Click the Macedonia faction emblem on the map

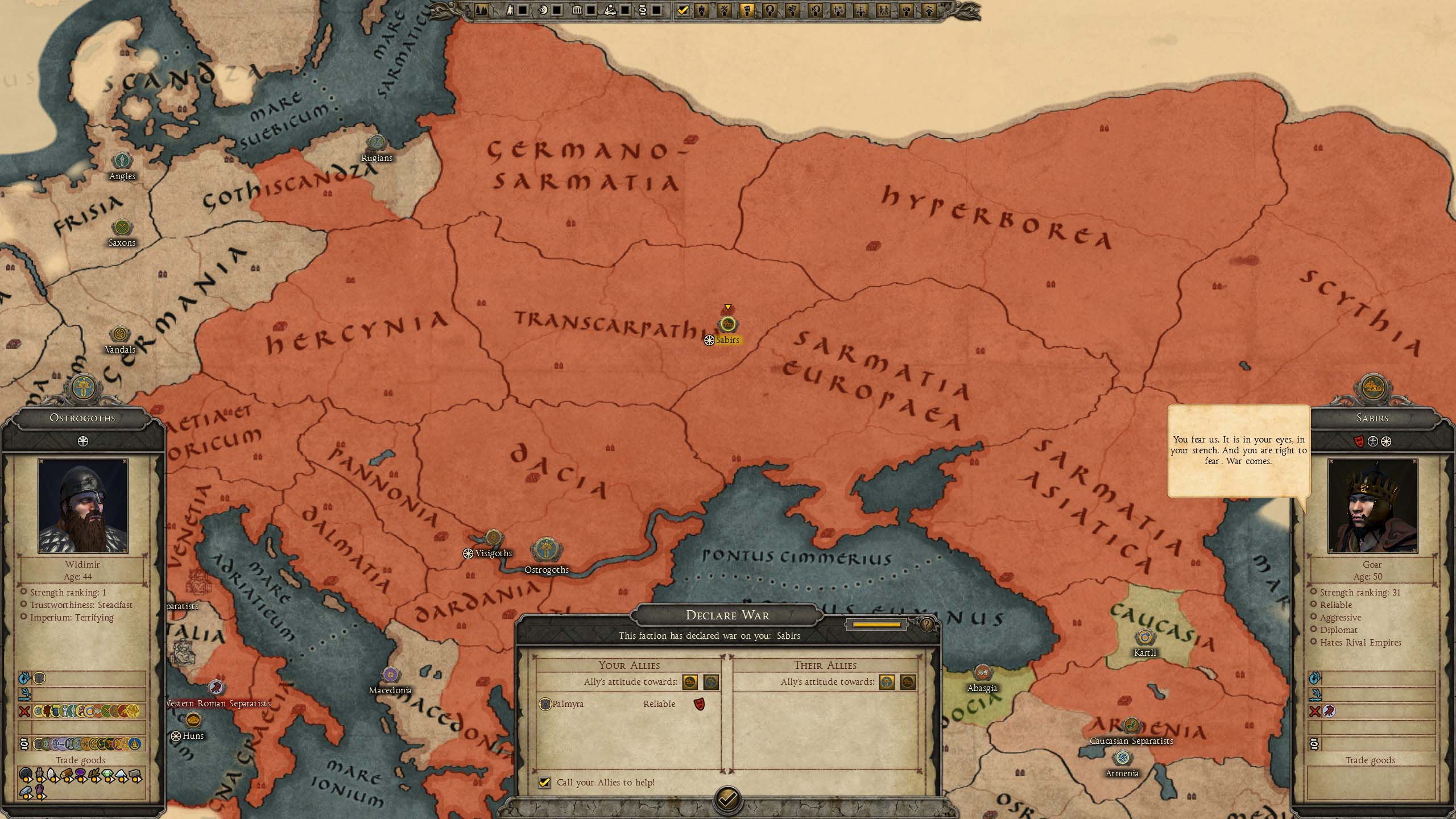tap(390, 675)
